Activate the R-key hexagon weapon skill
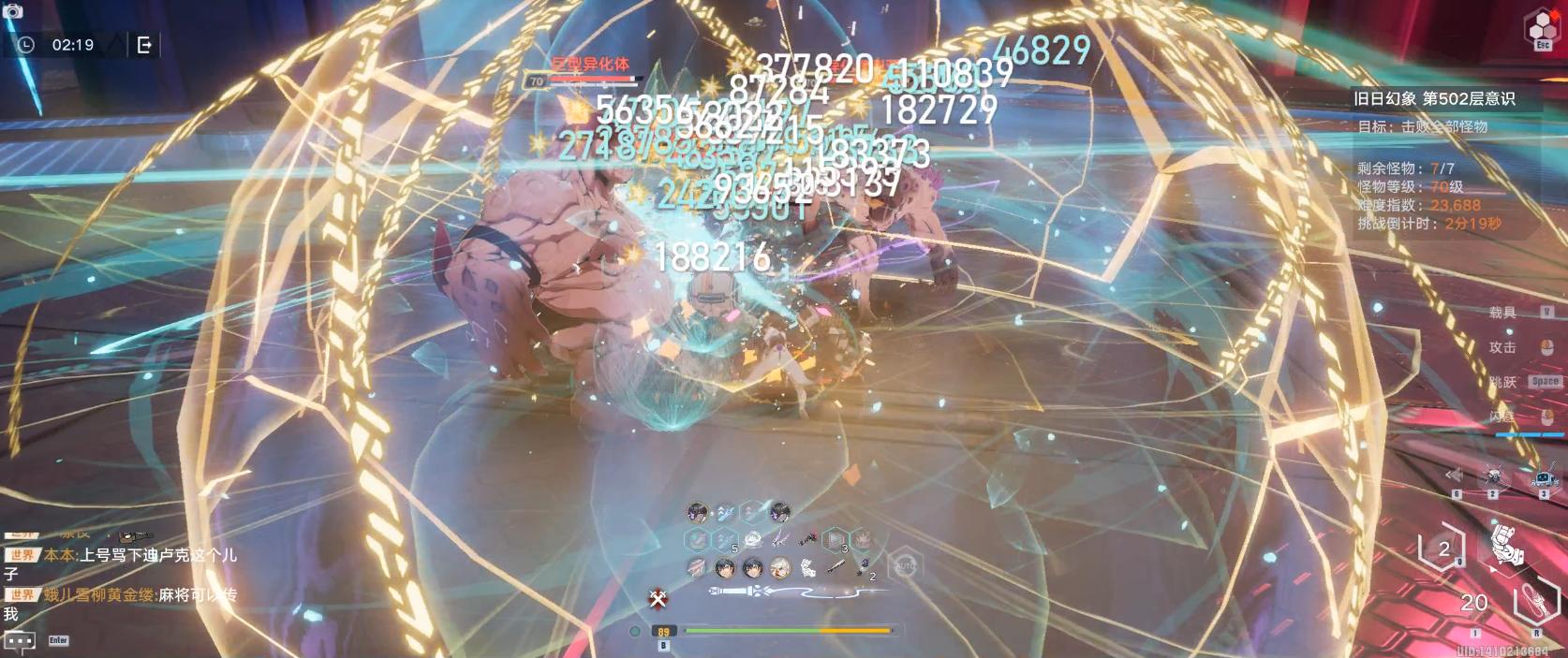Screen dimensions: 1568x658 [x=1535, y=604]
